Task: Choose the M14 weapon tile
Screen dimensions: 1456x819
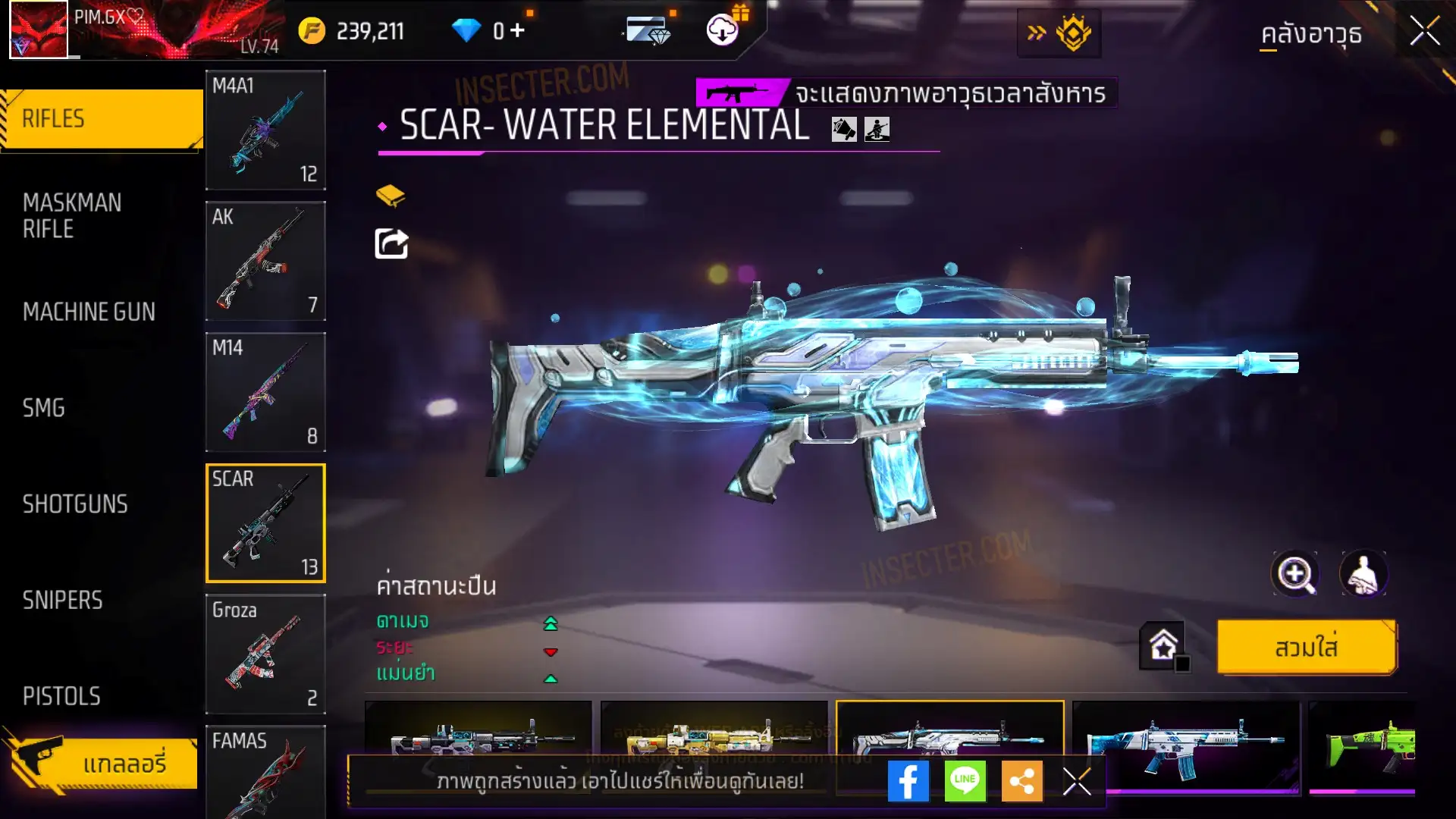Action: pos(265,392)
